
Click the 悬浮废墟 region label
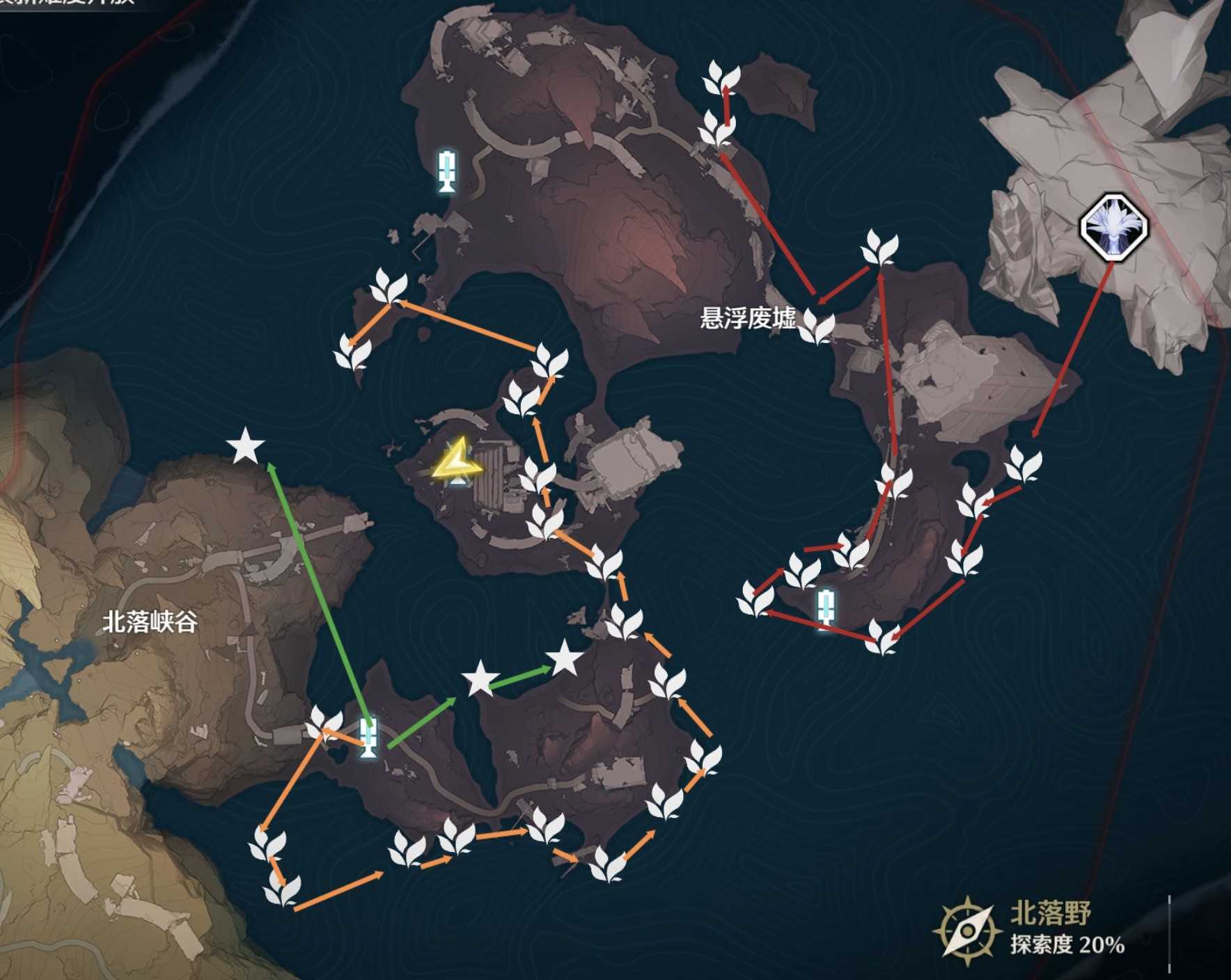(747, 319)
